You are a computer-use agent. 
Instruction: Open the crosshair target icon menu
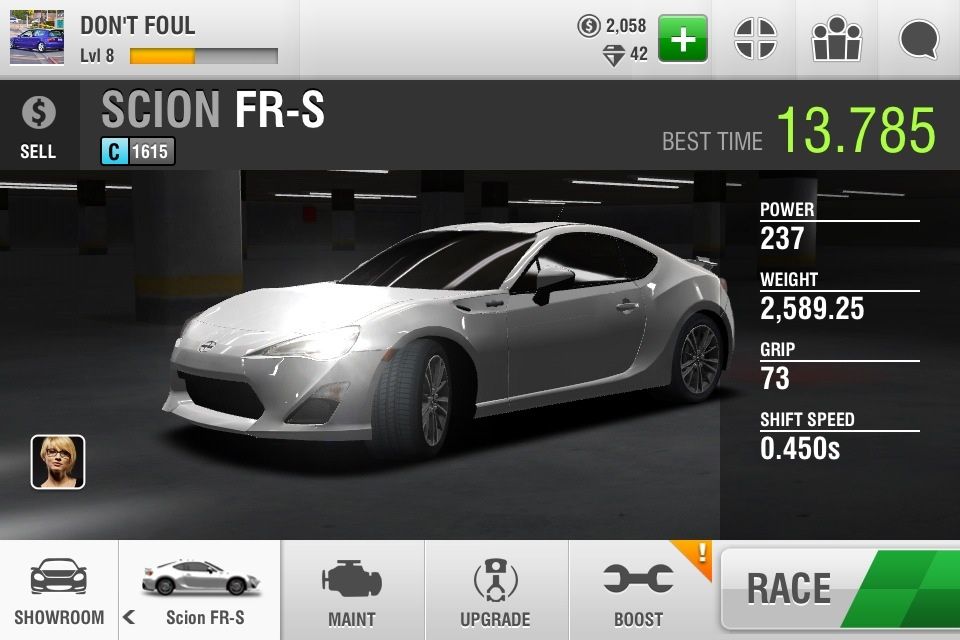[x=755, y=39]
